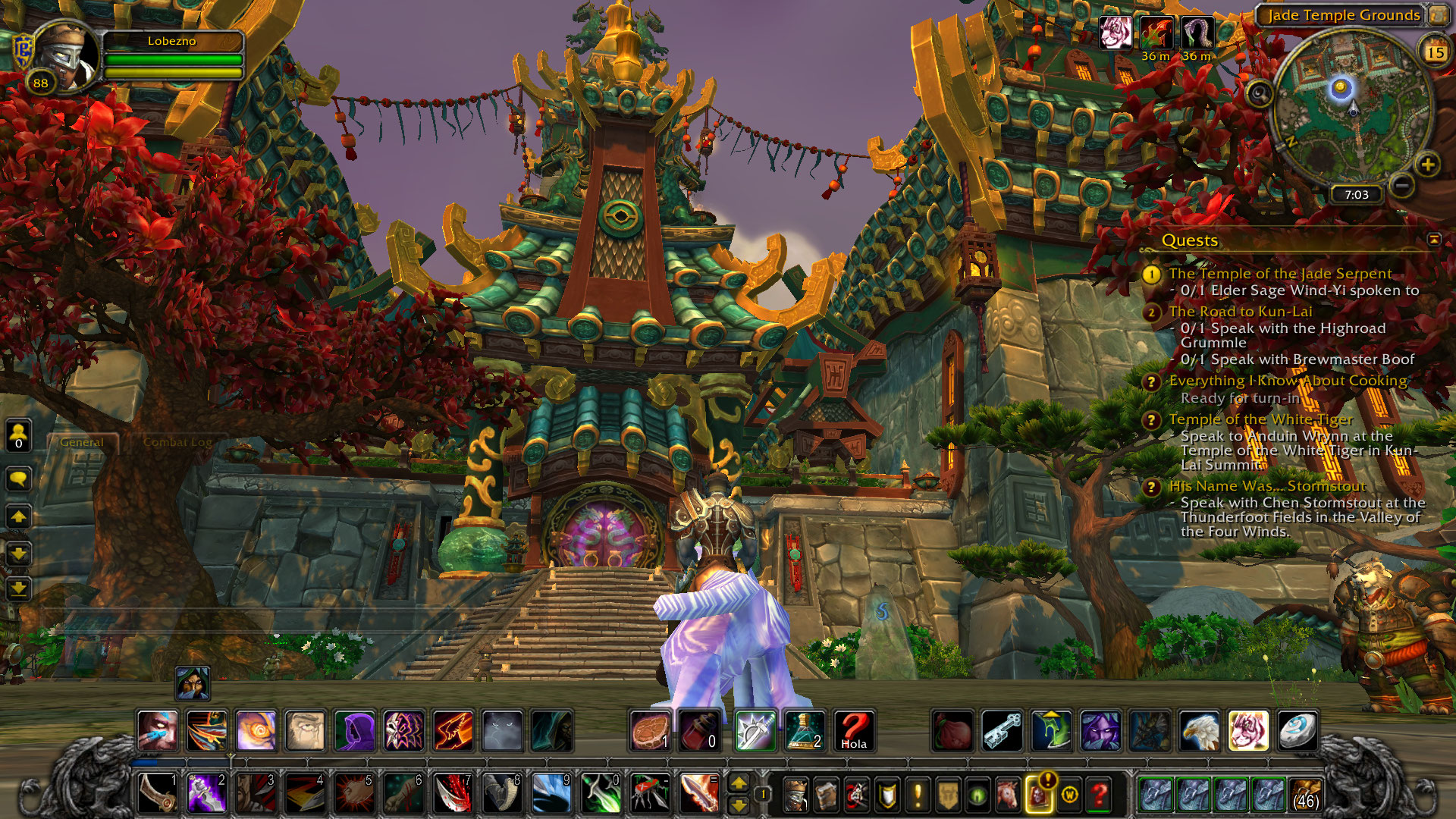
Task: Open the calendar showing day 15
Action: [1434, 52]
